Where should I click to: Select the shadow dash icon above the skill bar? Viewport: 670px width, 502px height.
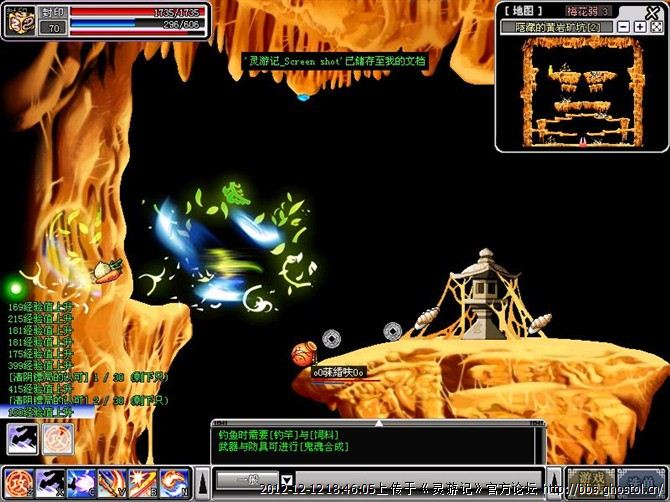point(21,439)
